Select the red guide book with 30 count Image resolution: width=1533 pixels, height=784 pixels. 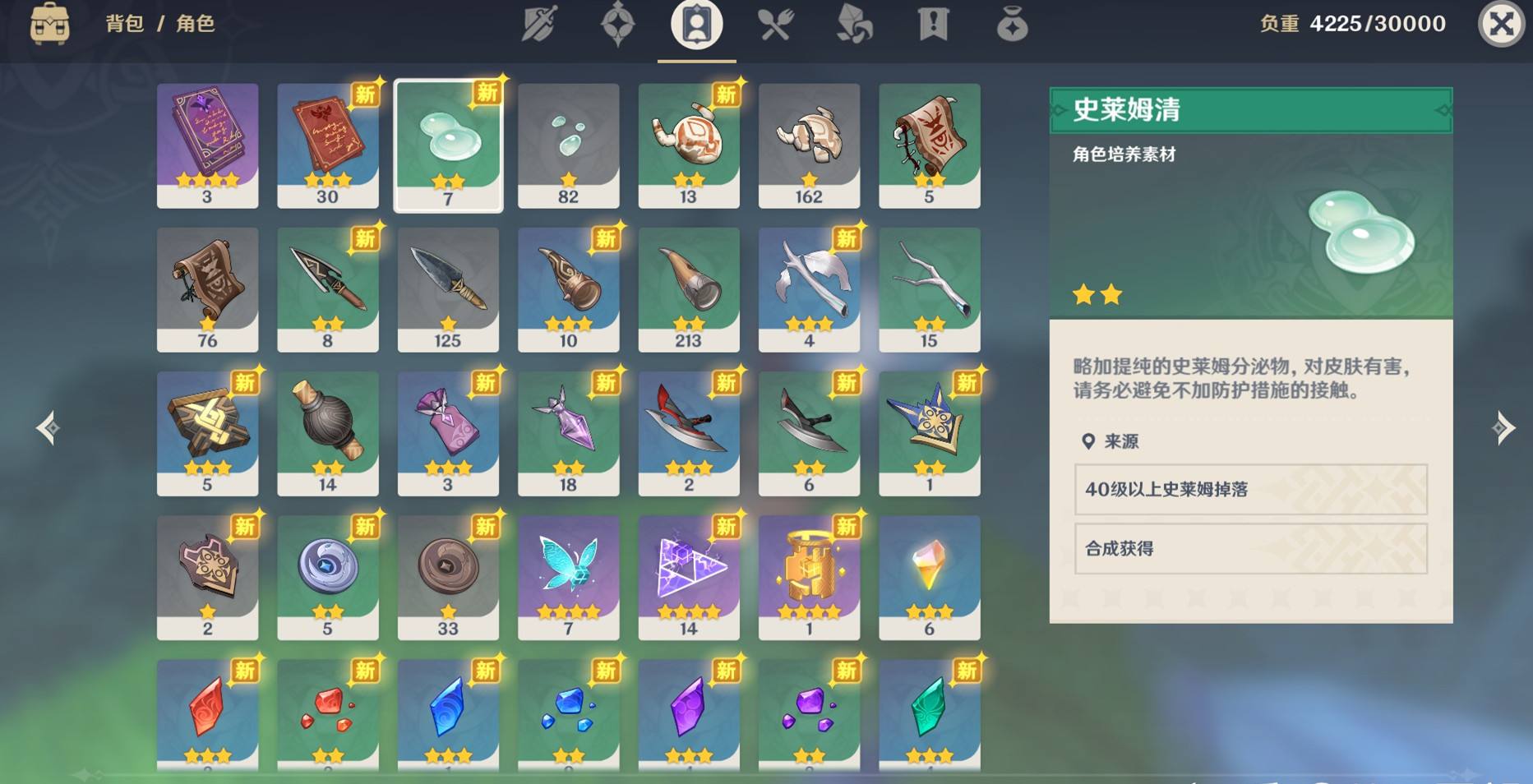[x=327, y=145]
